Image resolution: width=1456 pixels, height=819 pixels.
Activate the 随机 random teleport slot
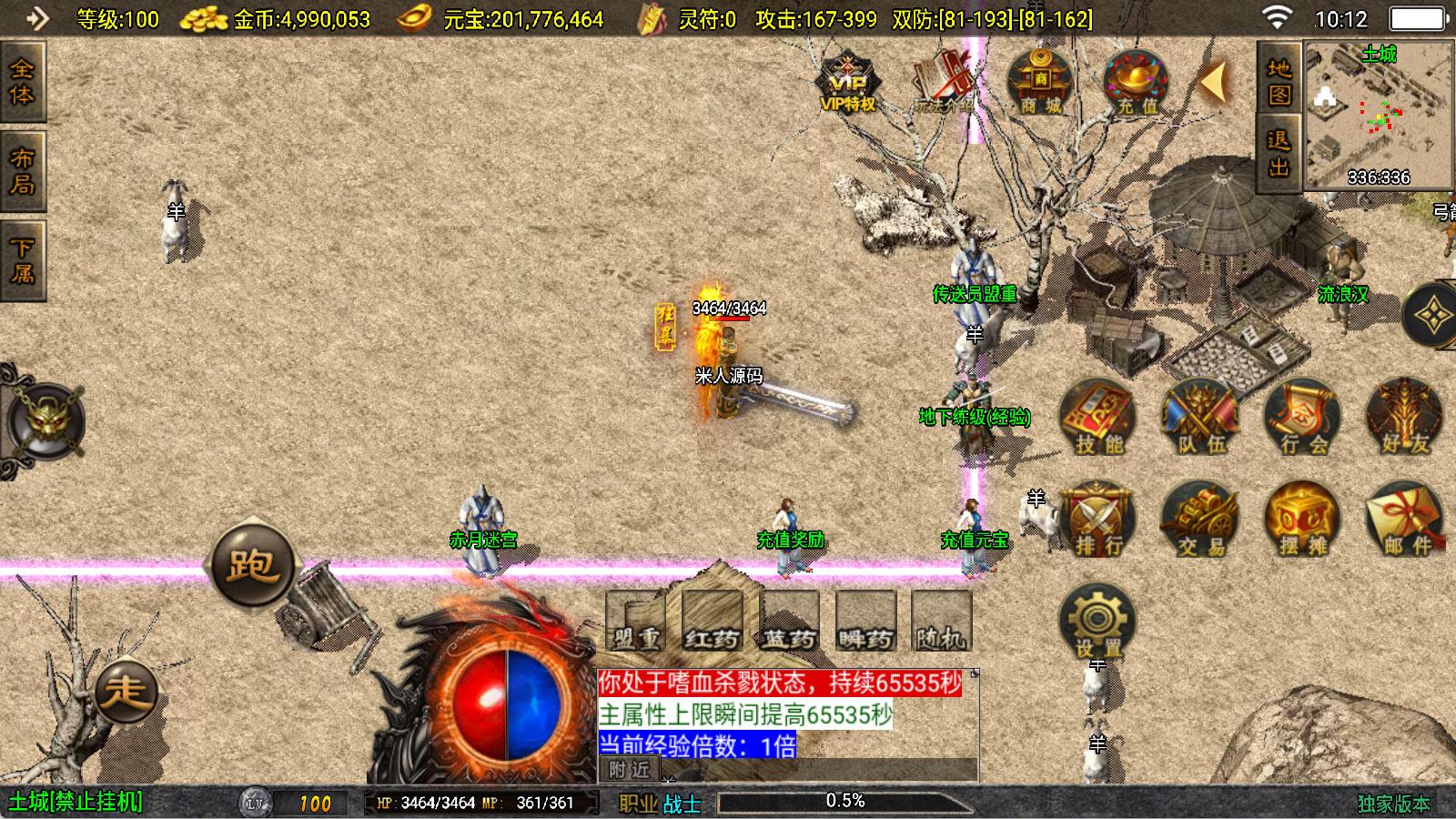point(942,622)
